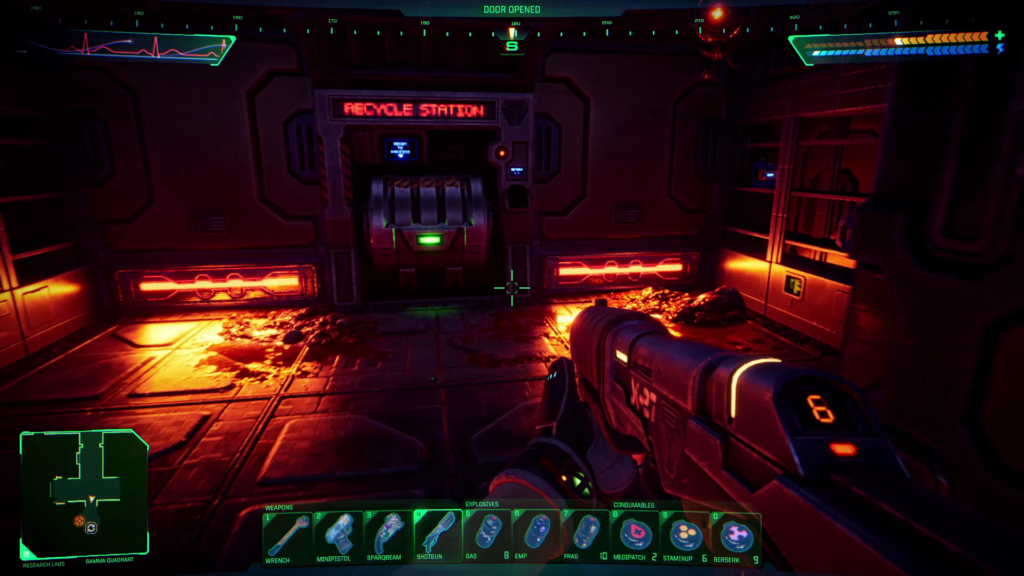
Task: Switch to the Sparqbeam weapon
Action: [387, 535]
